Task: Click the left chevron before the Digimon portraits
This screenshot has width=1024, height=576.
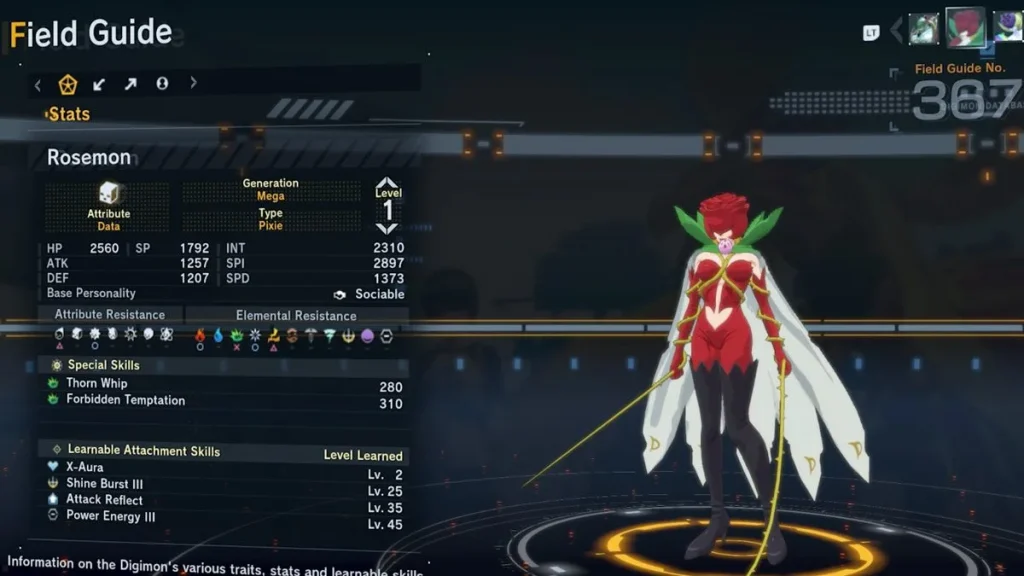Action: click(896, 31)
